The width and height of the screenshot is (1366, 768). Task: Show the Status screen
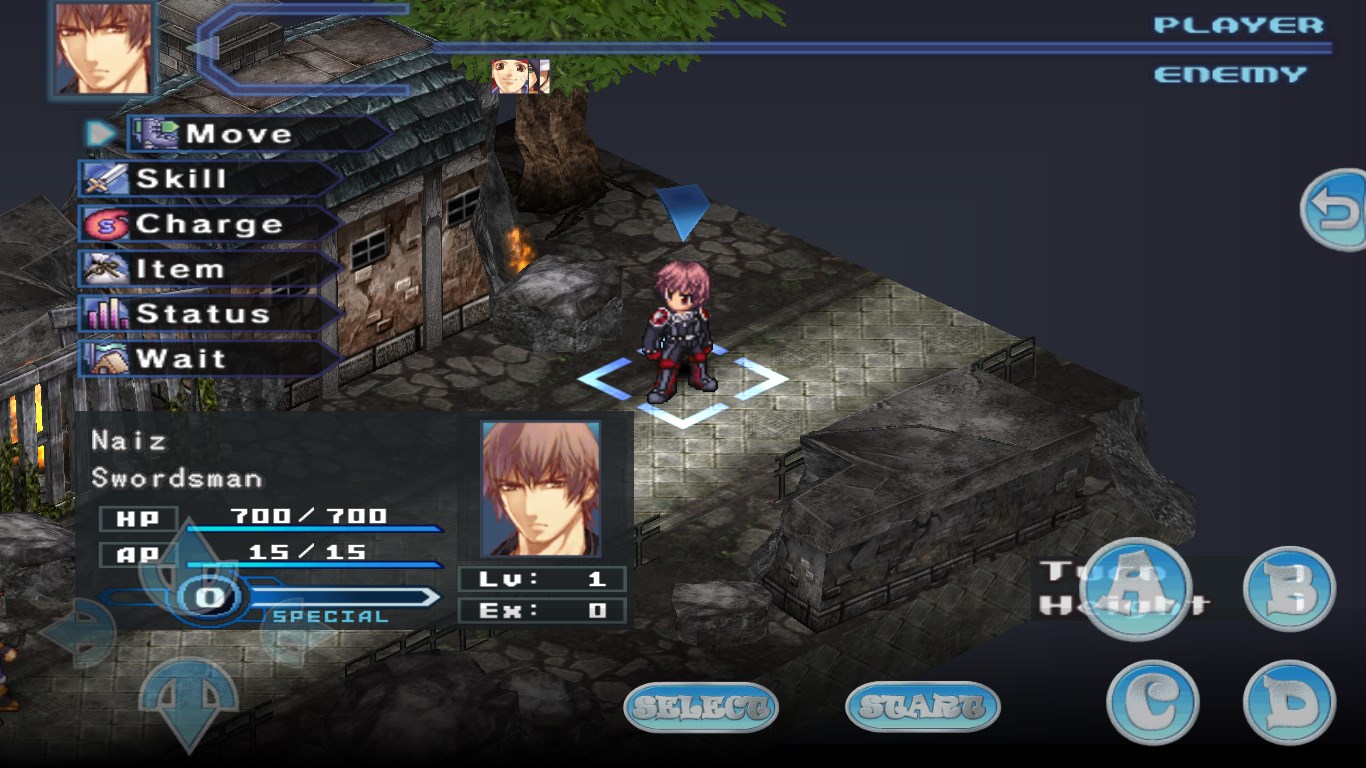pos(210,314)
